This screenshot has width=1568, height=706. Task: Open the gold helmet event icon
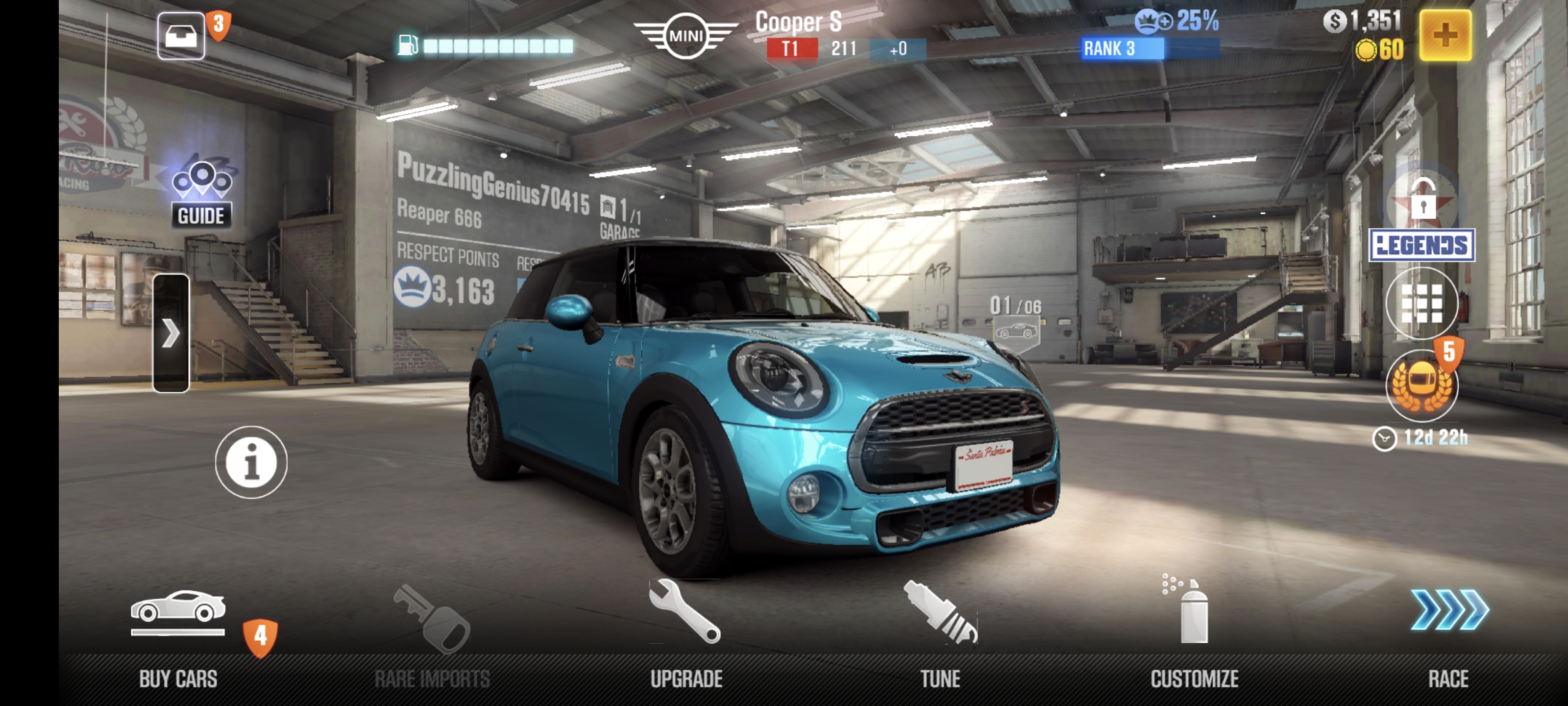[1421, 385]
